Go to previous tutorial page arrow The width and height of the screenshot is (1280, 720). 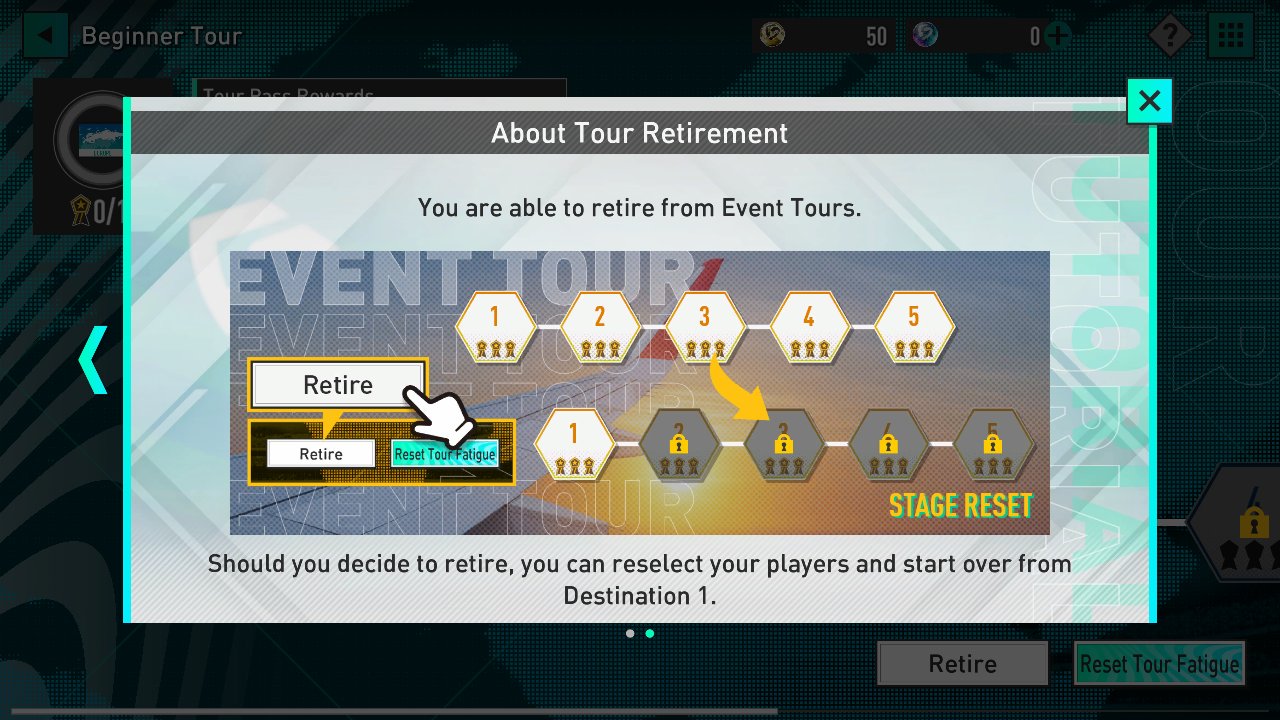[x=93, y=359]
